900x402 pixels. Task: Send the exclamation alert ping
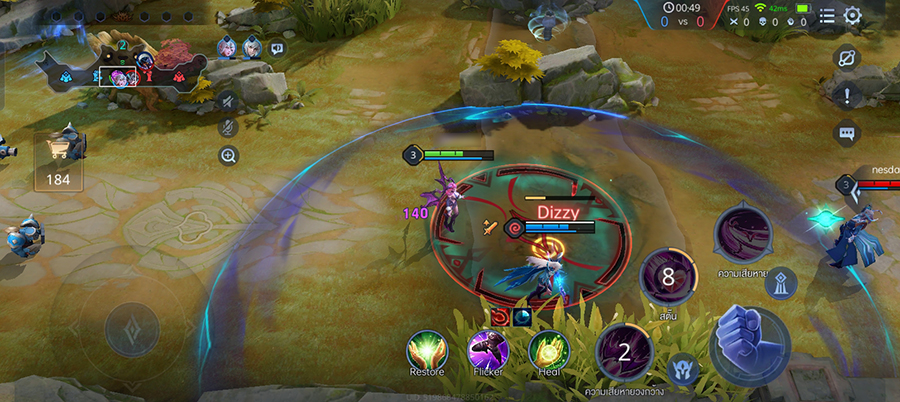coord(847,96)
